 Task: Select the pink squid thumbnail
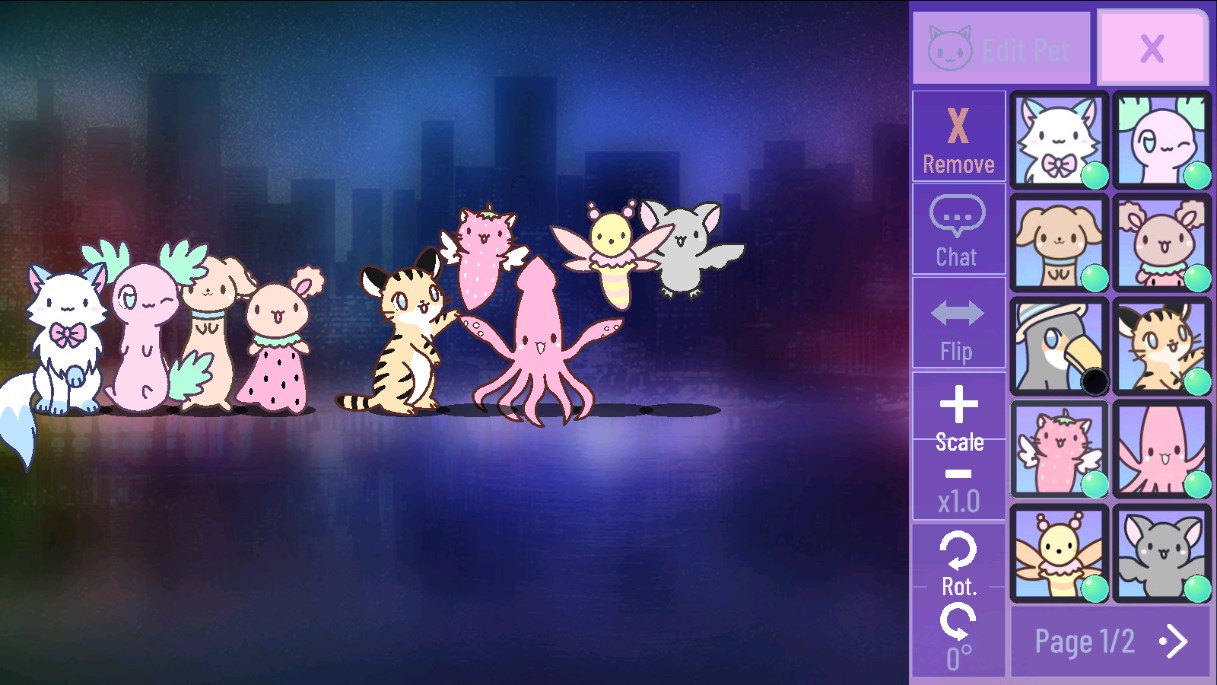pyautogui.click(x=1162, y=449)
